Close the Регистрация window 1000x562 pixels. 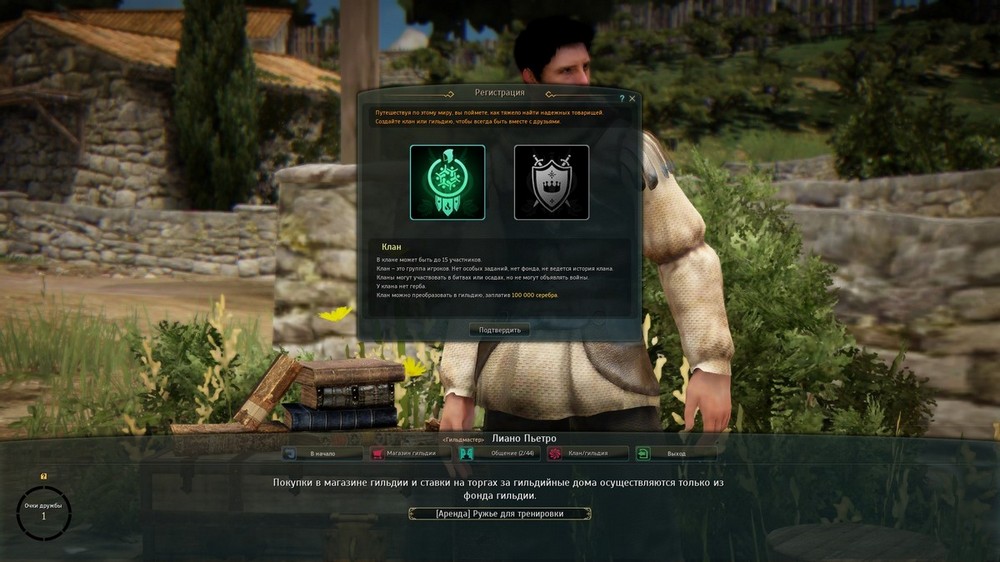632,99
